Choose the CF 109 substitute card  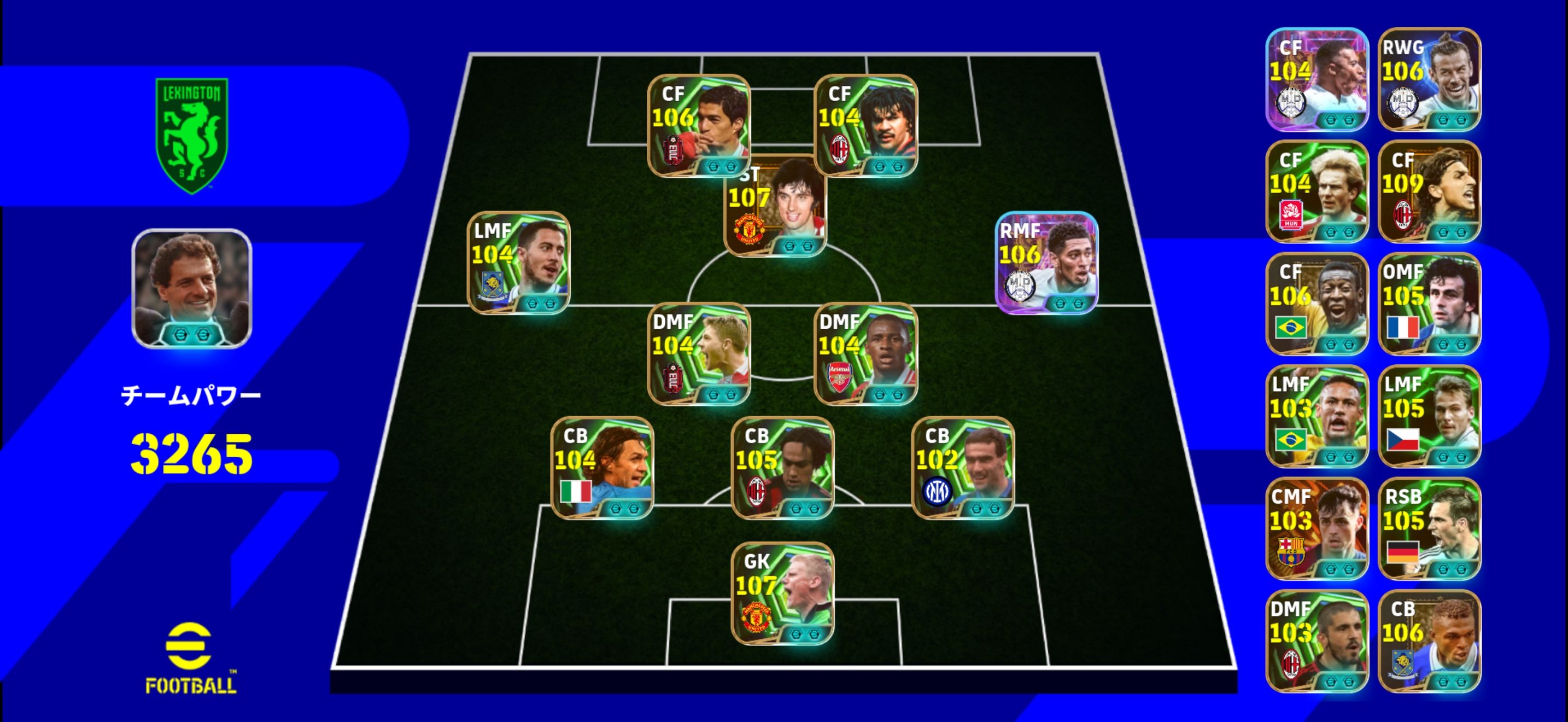pos(1429,192)
